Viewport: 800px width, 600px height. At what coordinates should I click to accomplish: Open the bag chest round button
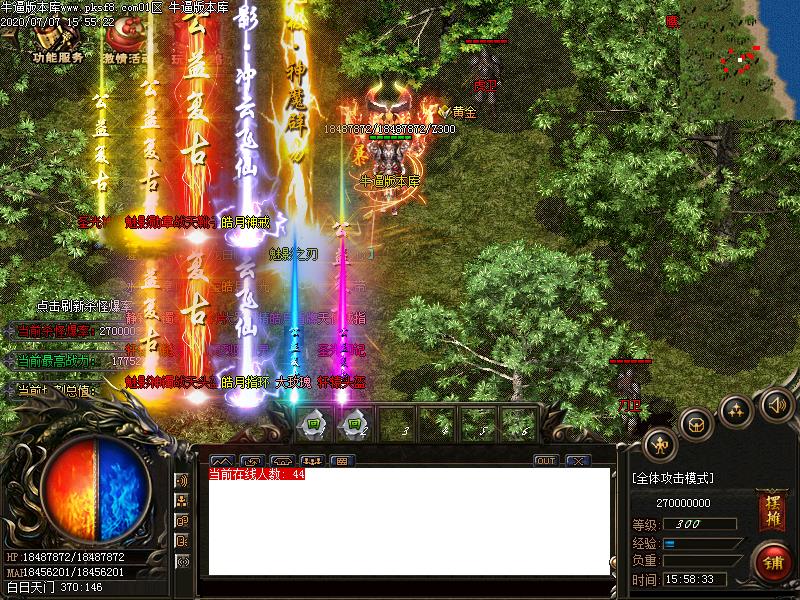pyautogui.click(x=696, y=423)
